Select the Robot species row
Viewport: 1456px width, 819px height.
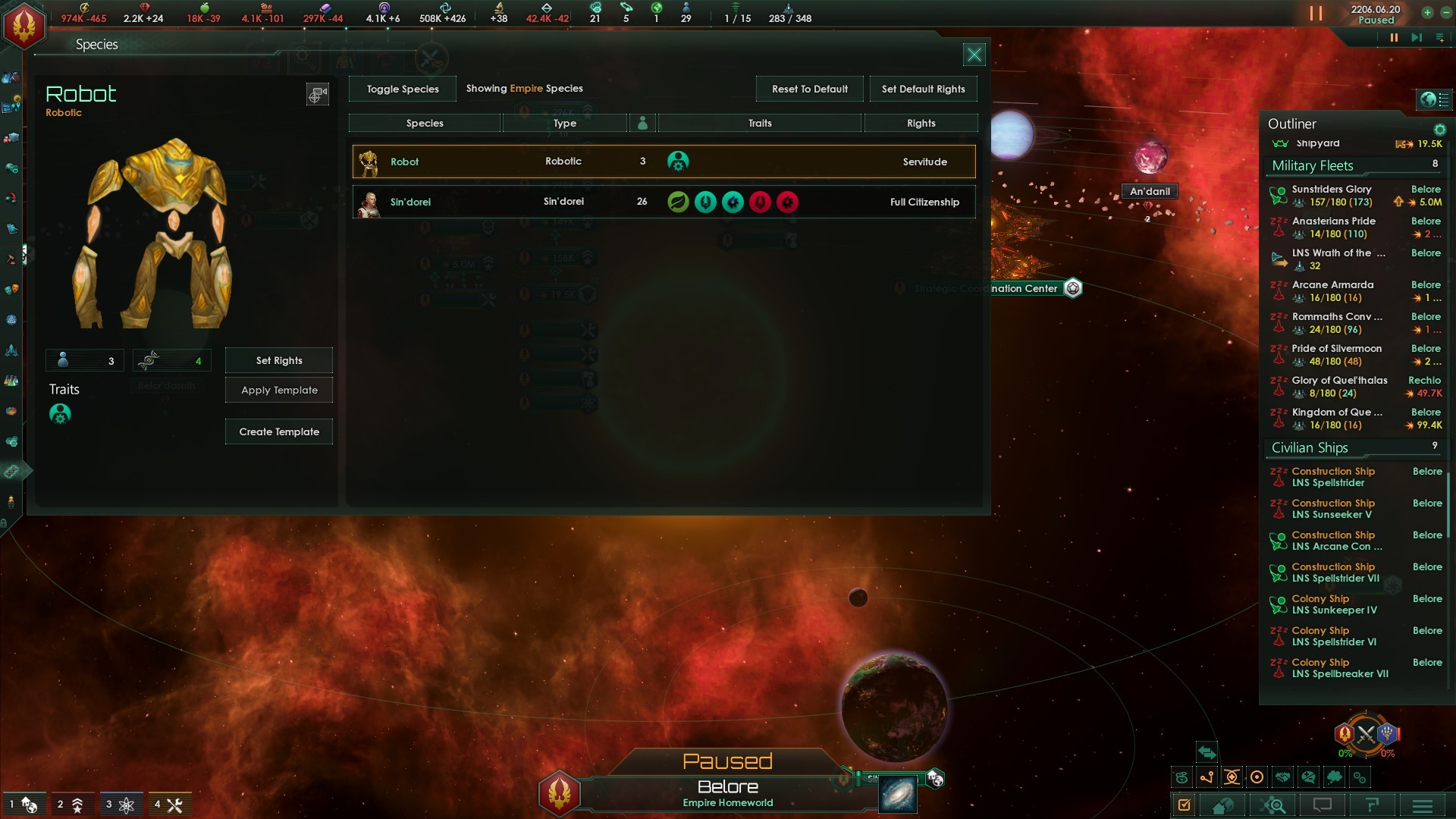click(664, 162)
